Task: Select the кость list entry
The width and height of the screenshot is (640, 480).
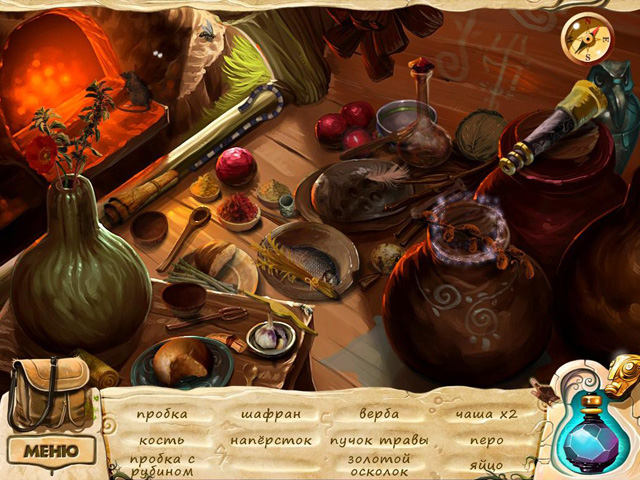Action: point(160,440)
